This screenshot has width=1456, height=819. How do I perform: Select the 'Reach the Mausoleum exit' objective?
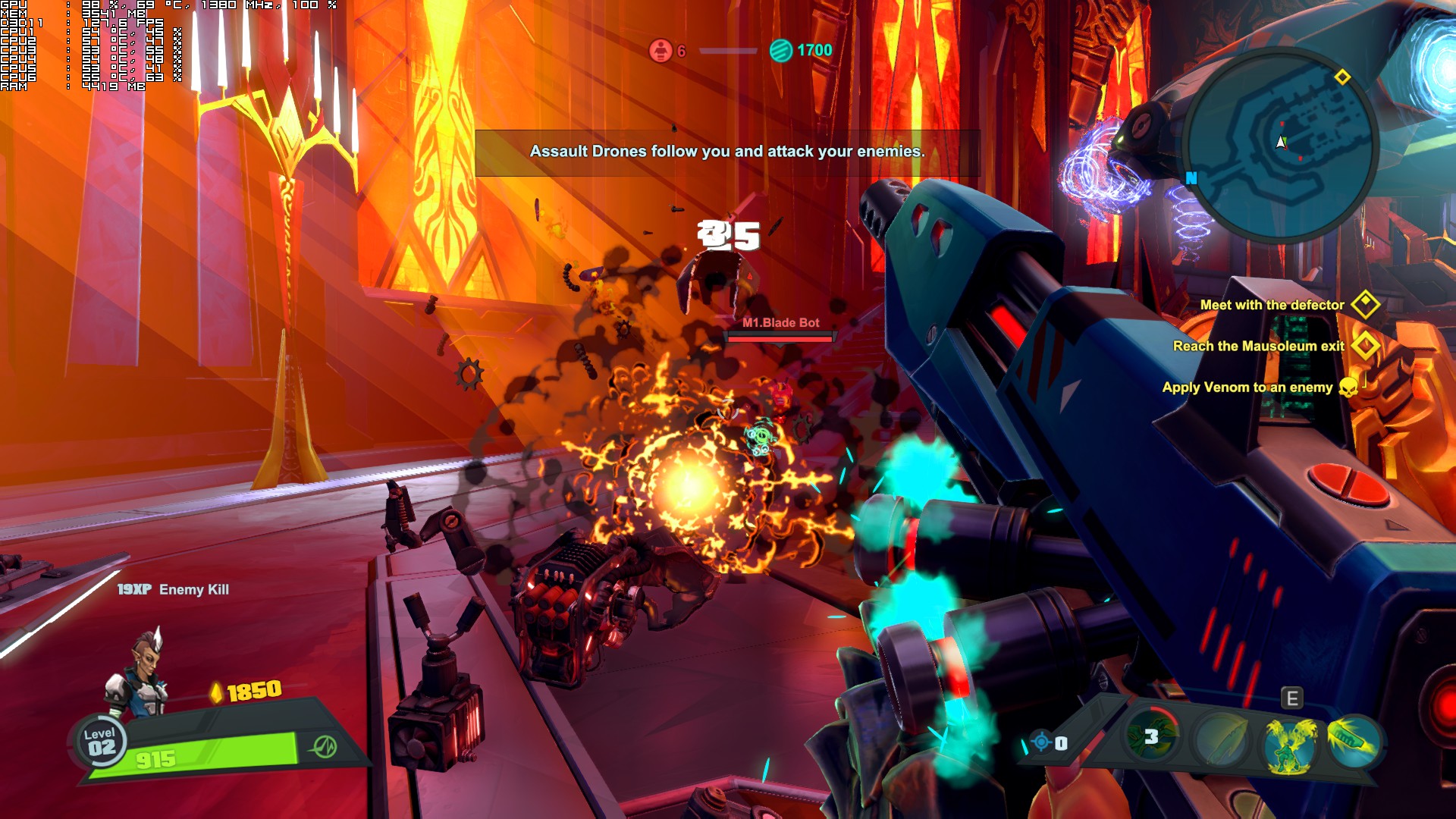coord(1258,346)
